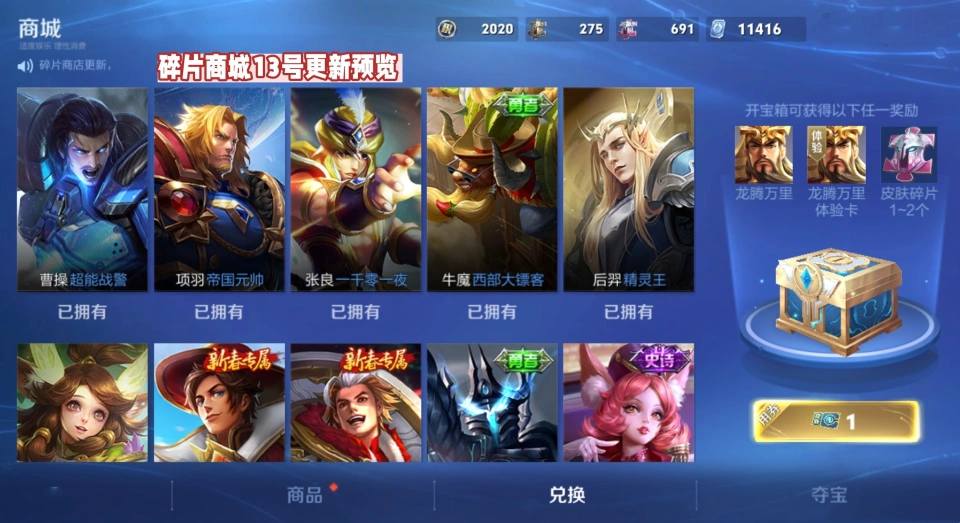Image resolution: width=960 pixels, height=523 pixels.
Task: Open the 张良 一千零一夜 skin card
Action: point(355,190)
